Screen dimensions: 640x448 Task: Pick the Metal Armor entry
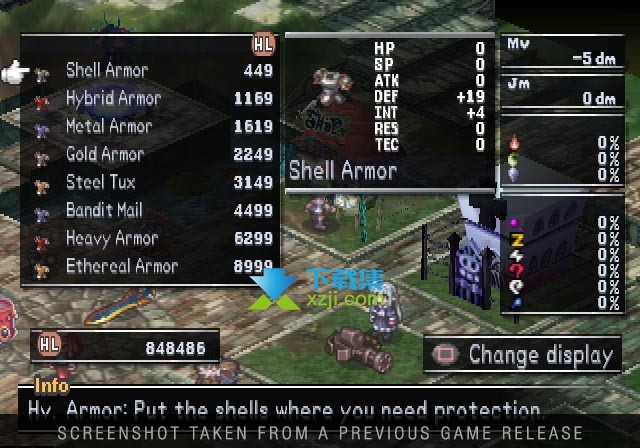click(109, 126)
